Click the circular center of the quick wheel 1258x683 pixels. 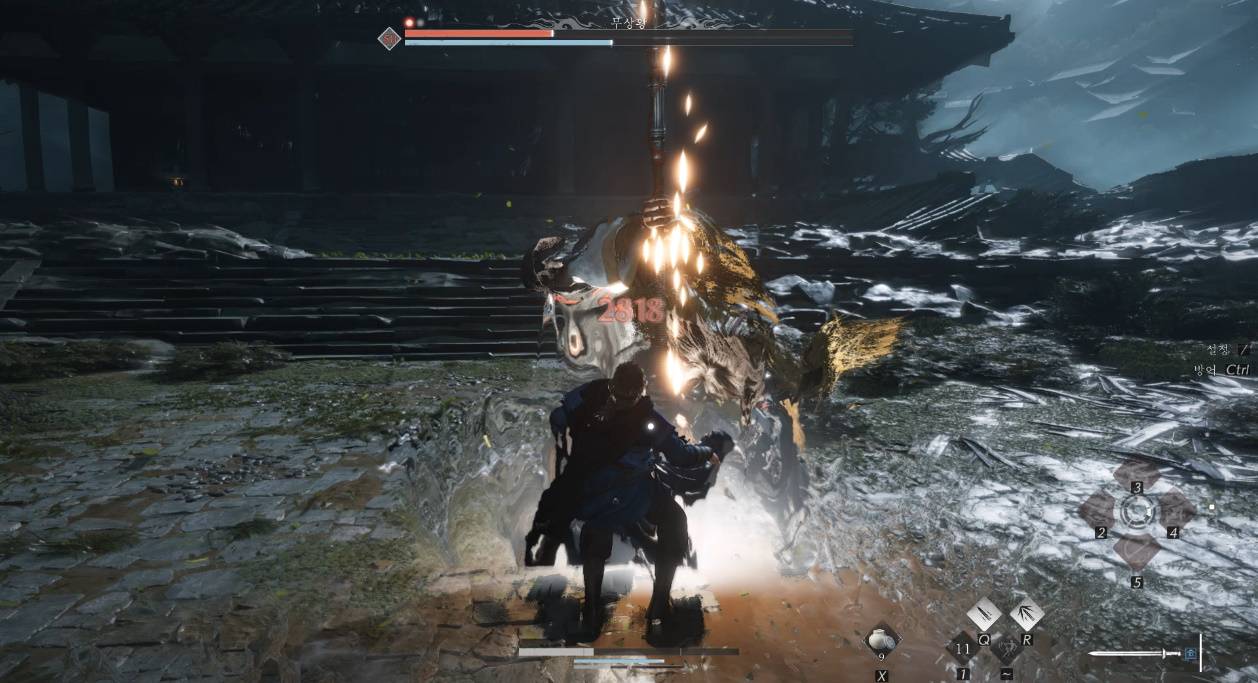[1137, 512]
